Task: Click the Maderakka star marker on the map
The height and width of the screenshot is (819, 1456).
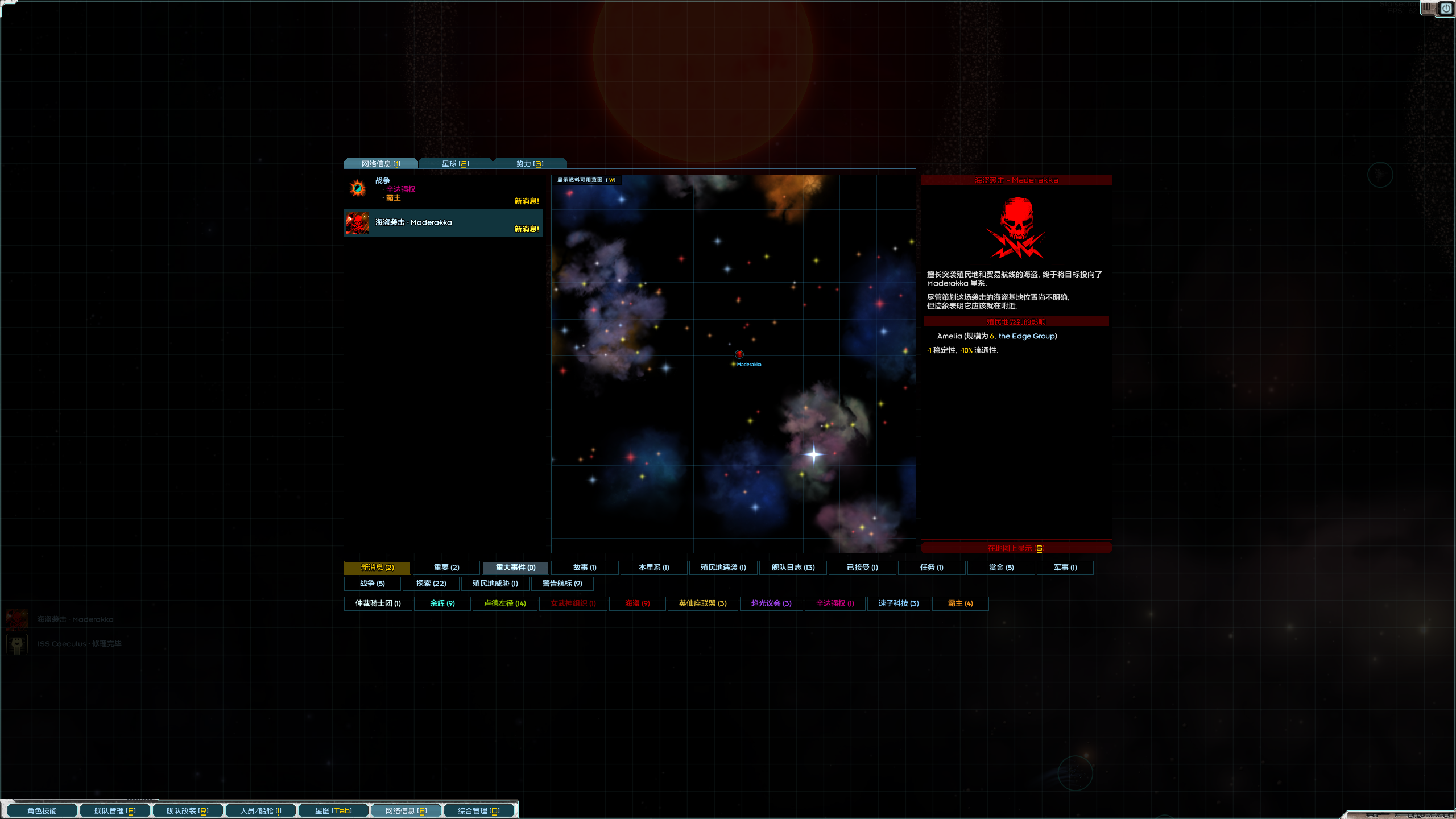Action: tap(739, 354)
